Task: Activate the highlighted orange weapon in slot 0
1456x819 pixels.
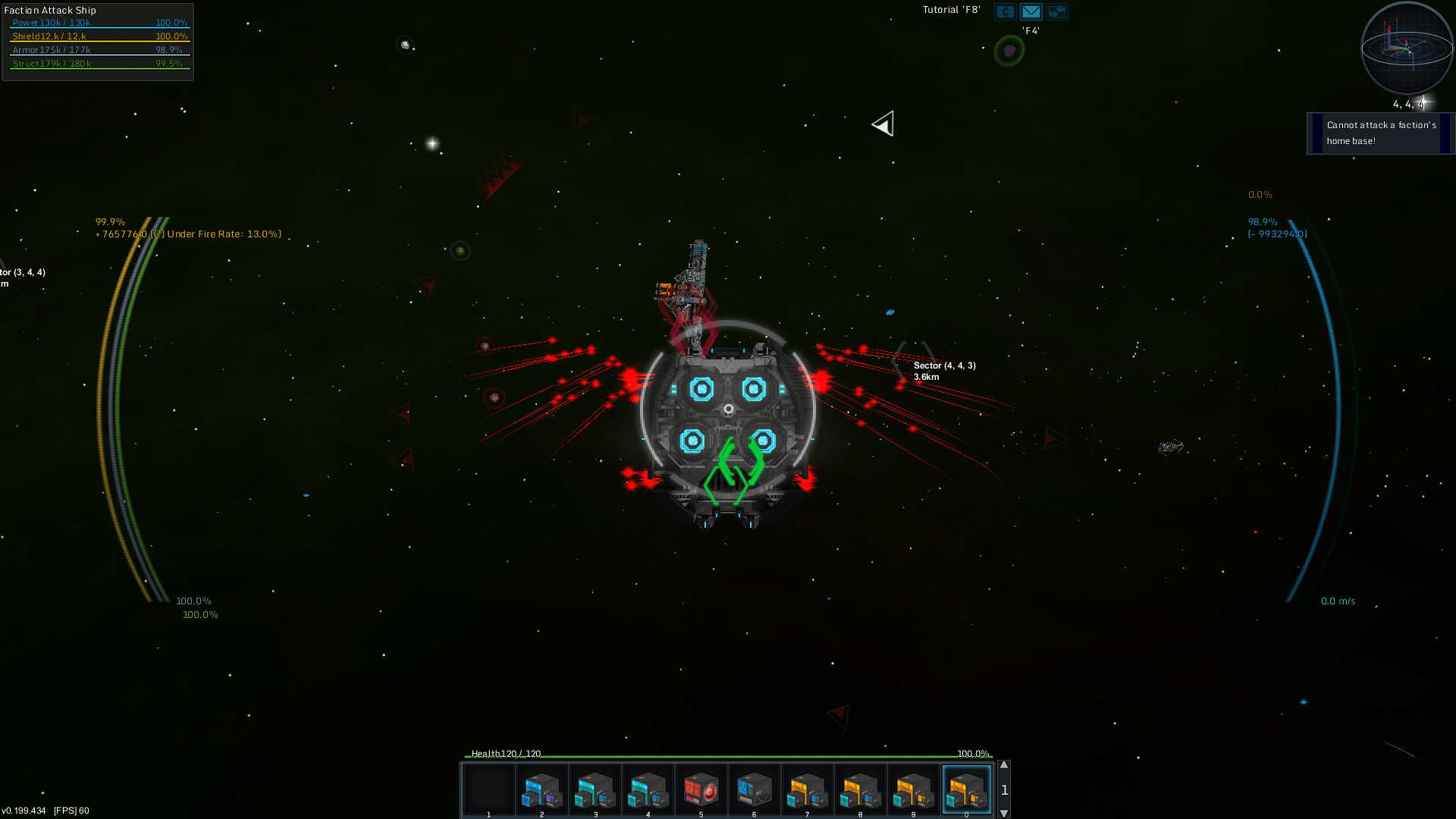Action: click(x=966, y=789)
